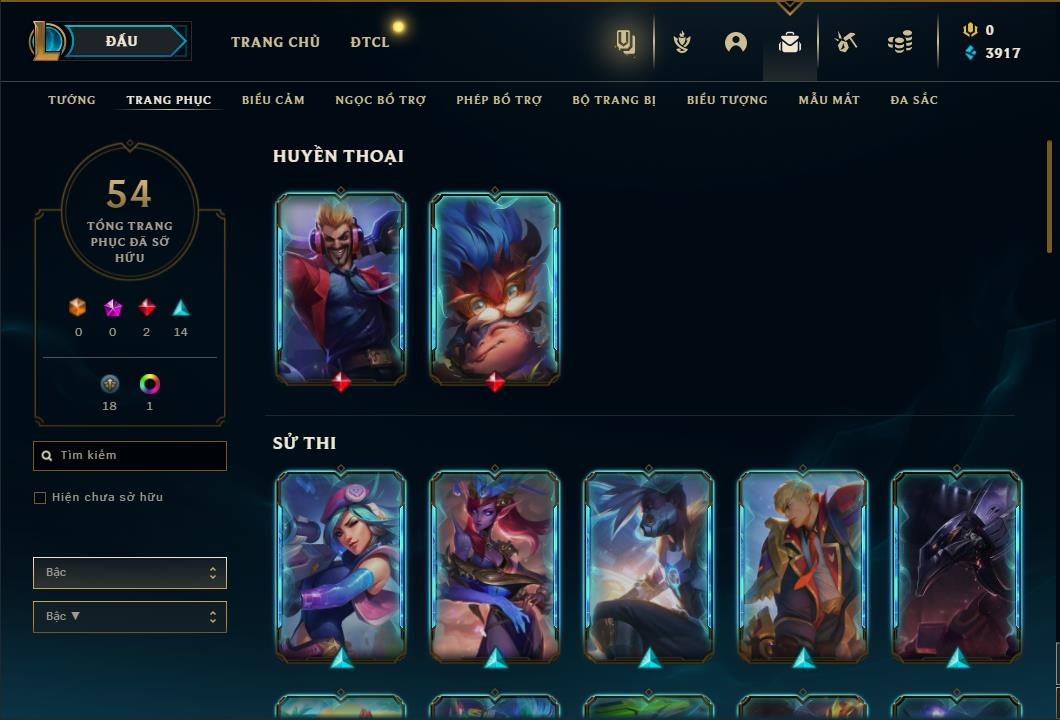
Task: Click the ĐẤU play button
Action: tap(121, 41)
